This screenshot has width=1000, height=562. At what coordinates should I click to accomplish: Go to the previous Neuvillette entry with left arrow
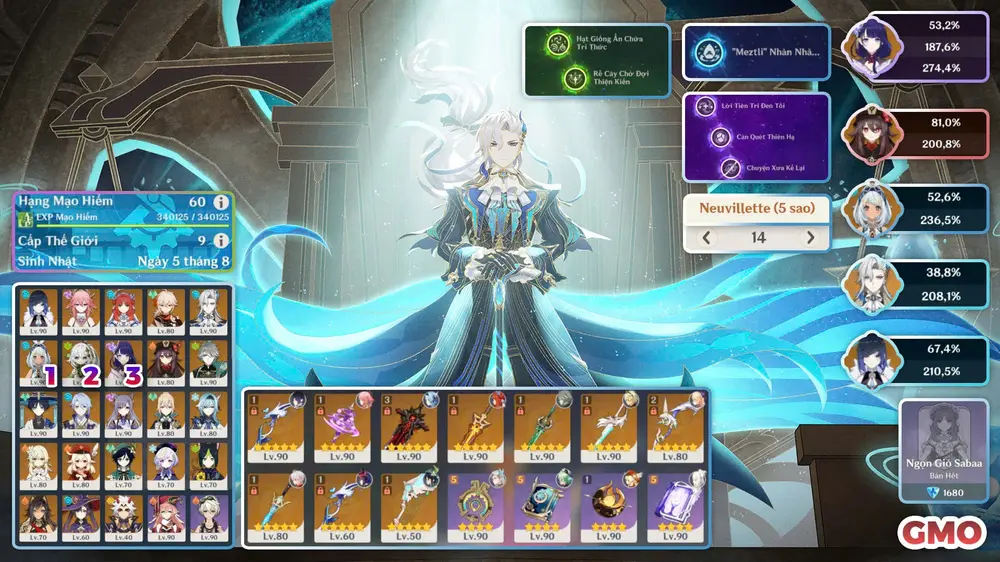pyautogui.click(x=708, y=238)
